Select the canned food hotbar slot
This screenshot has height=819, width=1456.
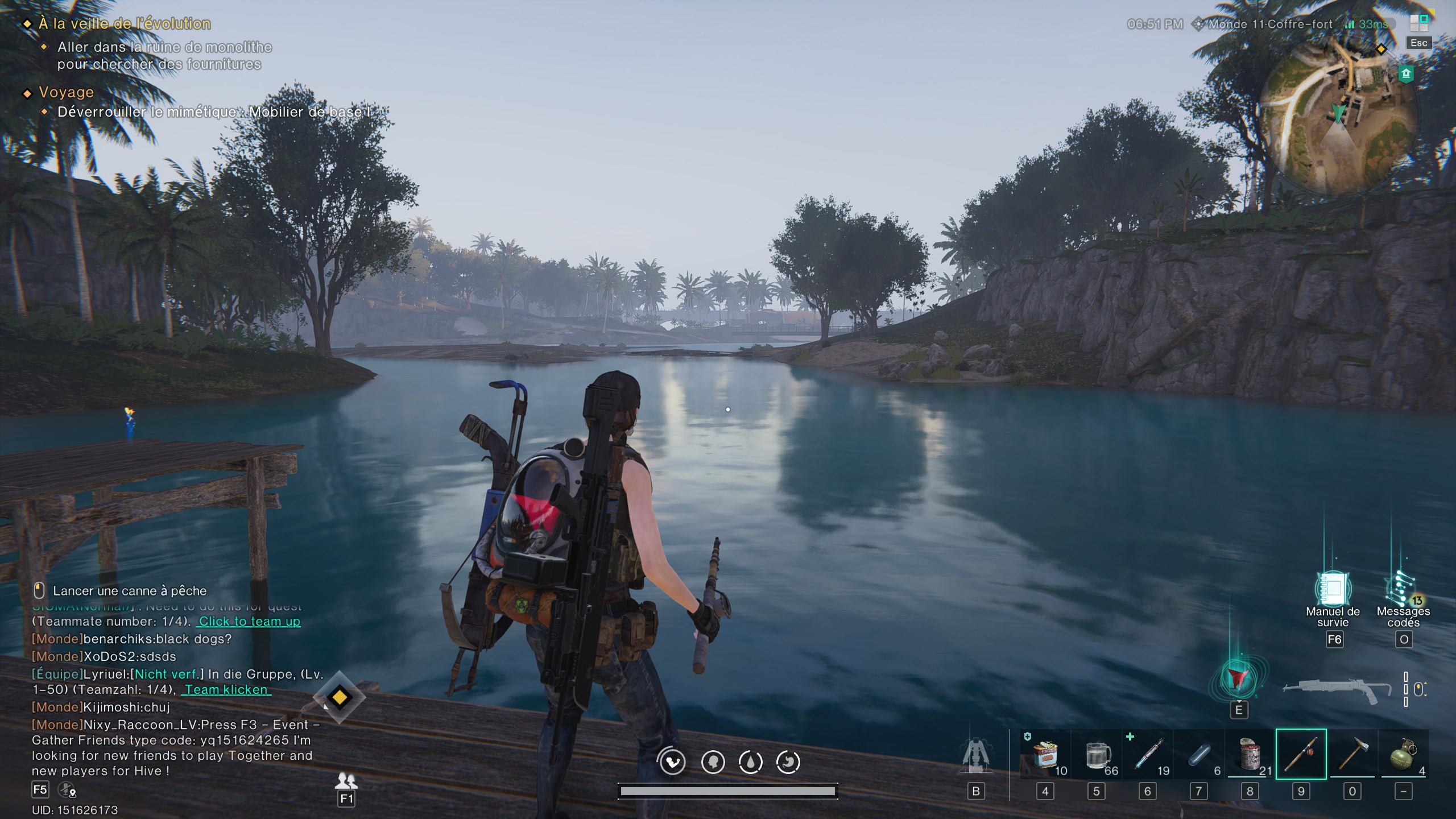tap(1045, 754)
